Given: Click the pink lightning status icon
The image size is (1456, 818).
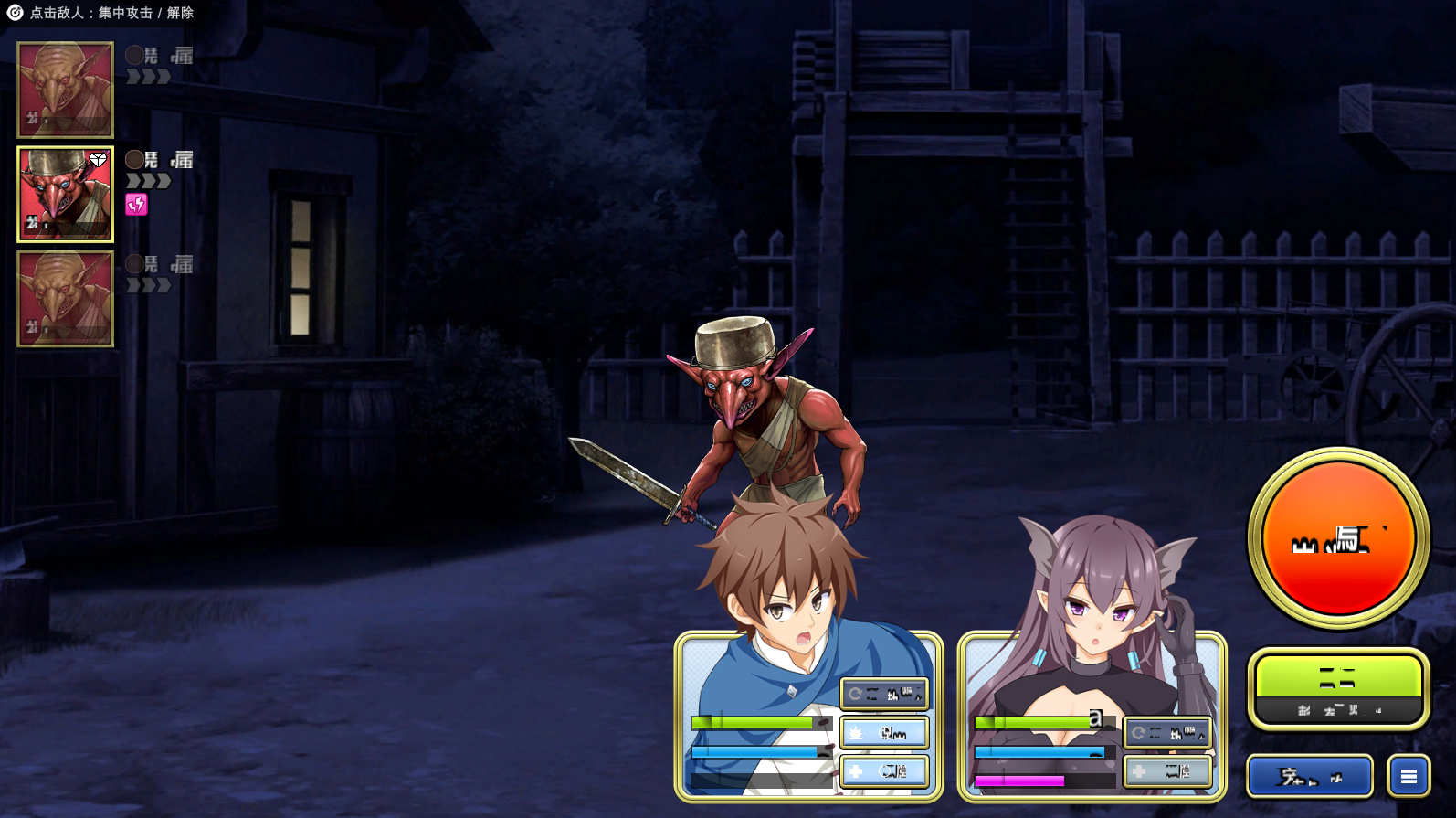Looking at the screenshot, I should point(136,205).
